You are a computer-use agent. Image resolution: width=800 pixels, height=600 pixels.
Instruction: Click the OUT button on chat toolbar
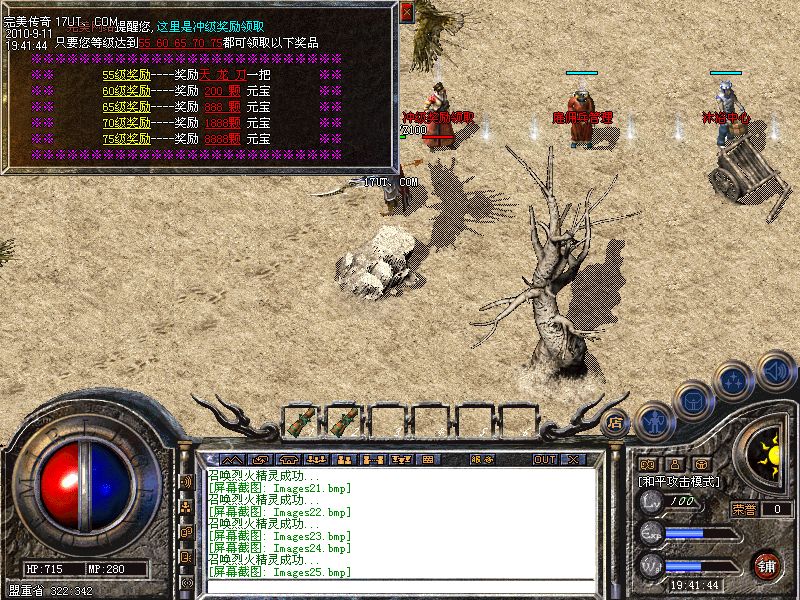click(544, 460)
